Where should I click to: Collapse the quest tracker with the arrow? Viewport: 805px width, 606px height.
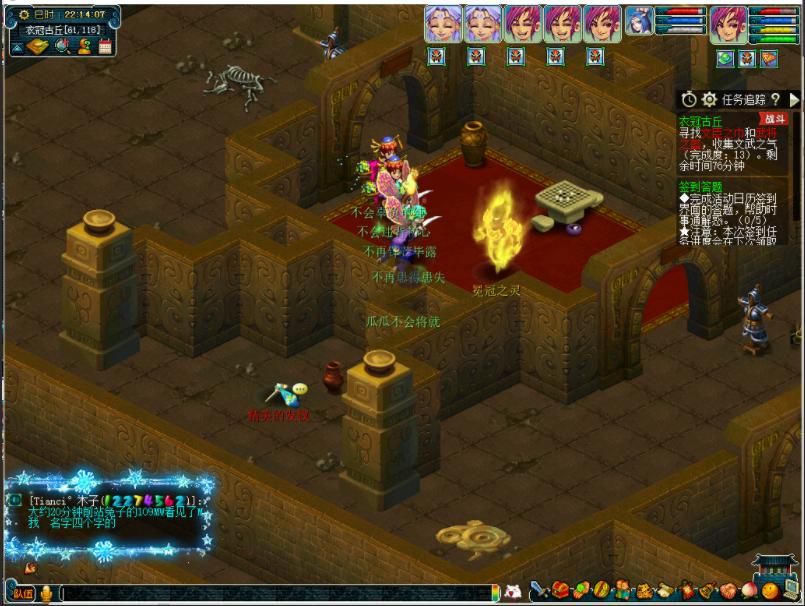coord(794,99)
